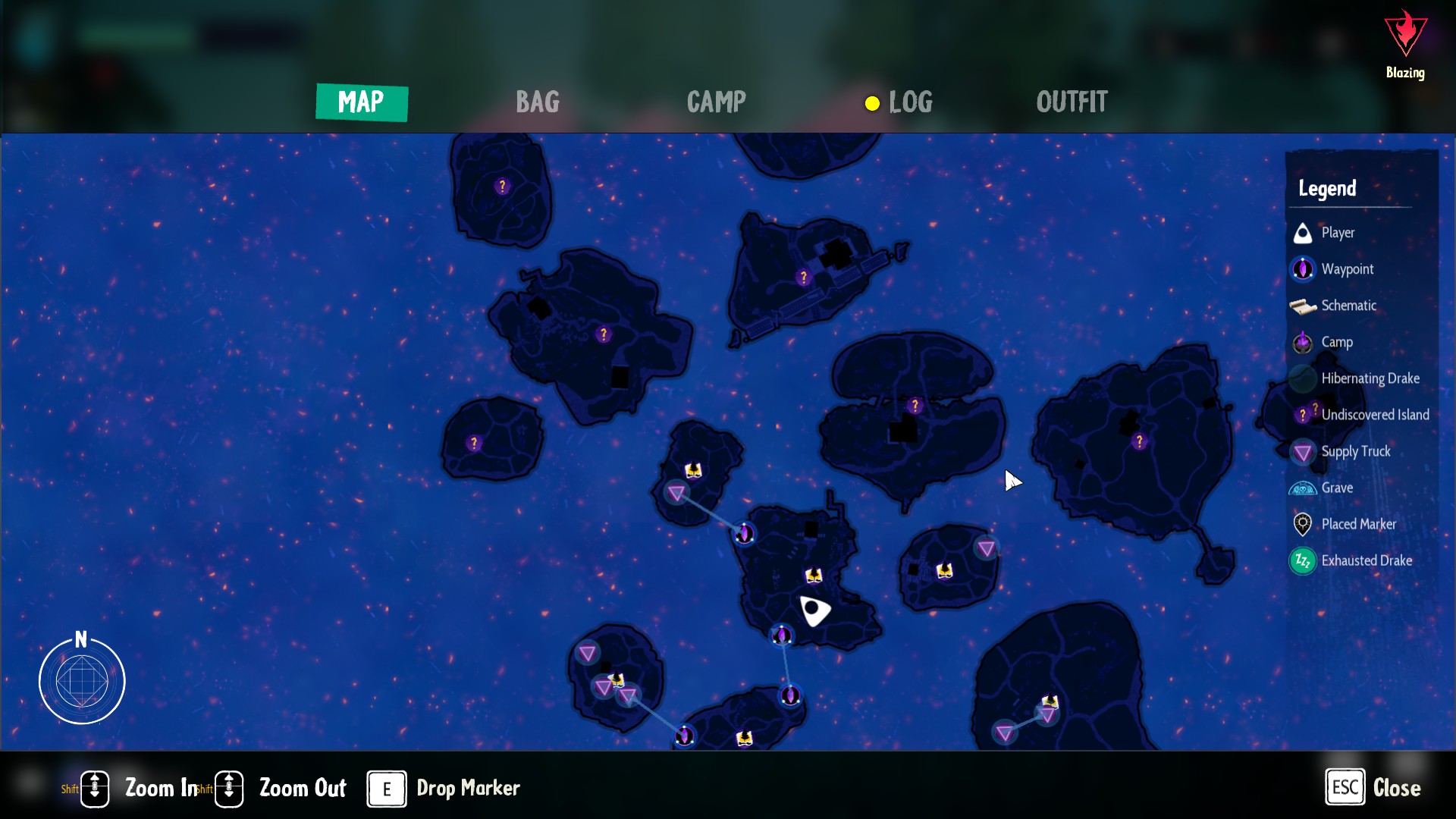
Task: Choose the Waypoint entry in the legend
Action: pos(1347,269)
